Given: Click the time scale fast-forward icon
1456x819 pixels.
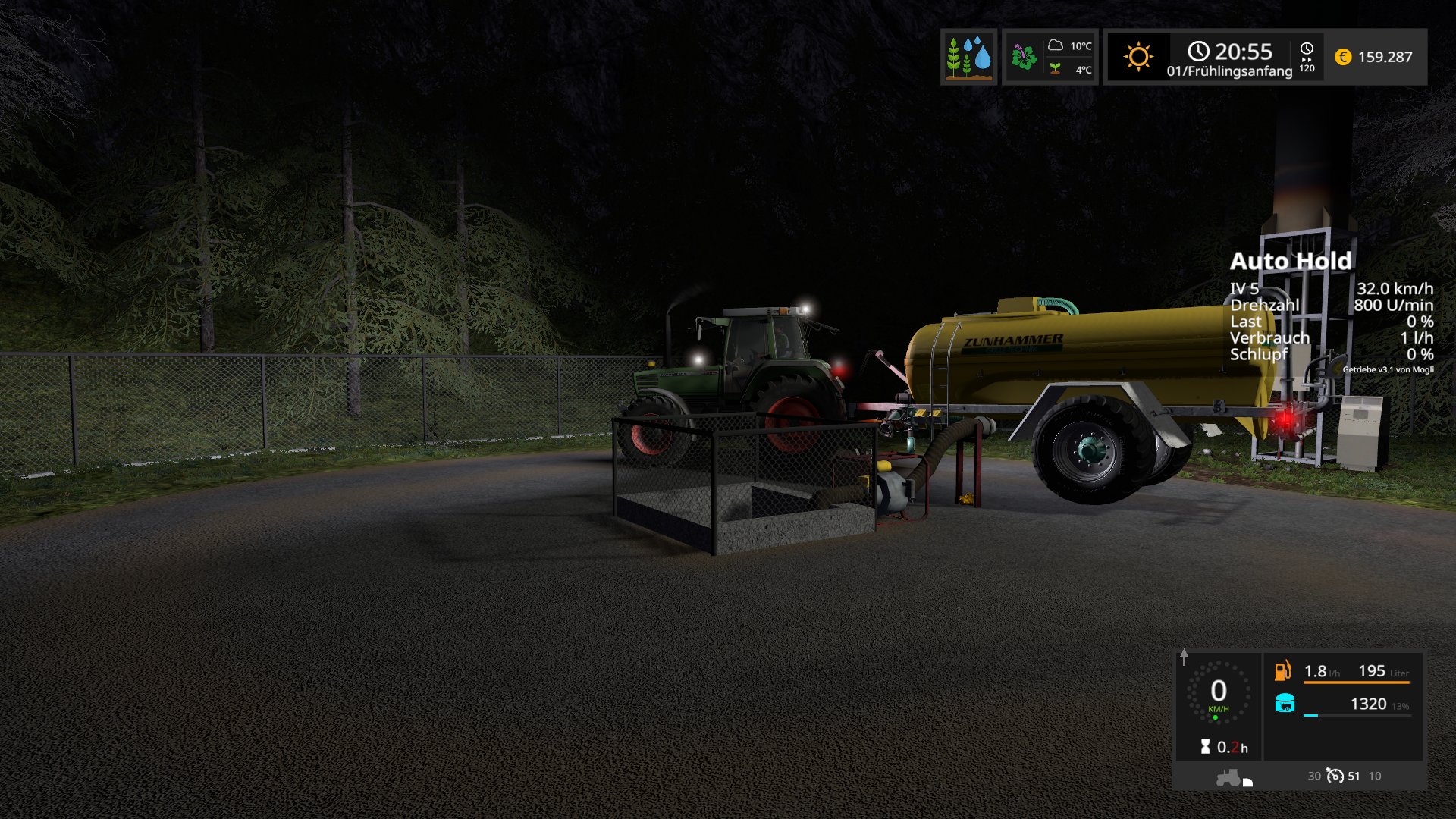Looking at the screenshot, I should [1307, 57].
